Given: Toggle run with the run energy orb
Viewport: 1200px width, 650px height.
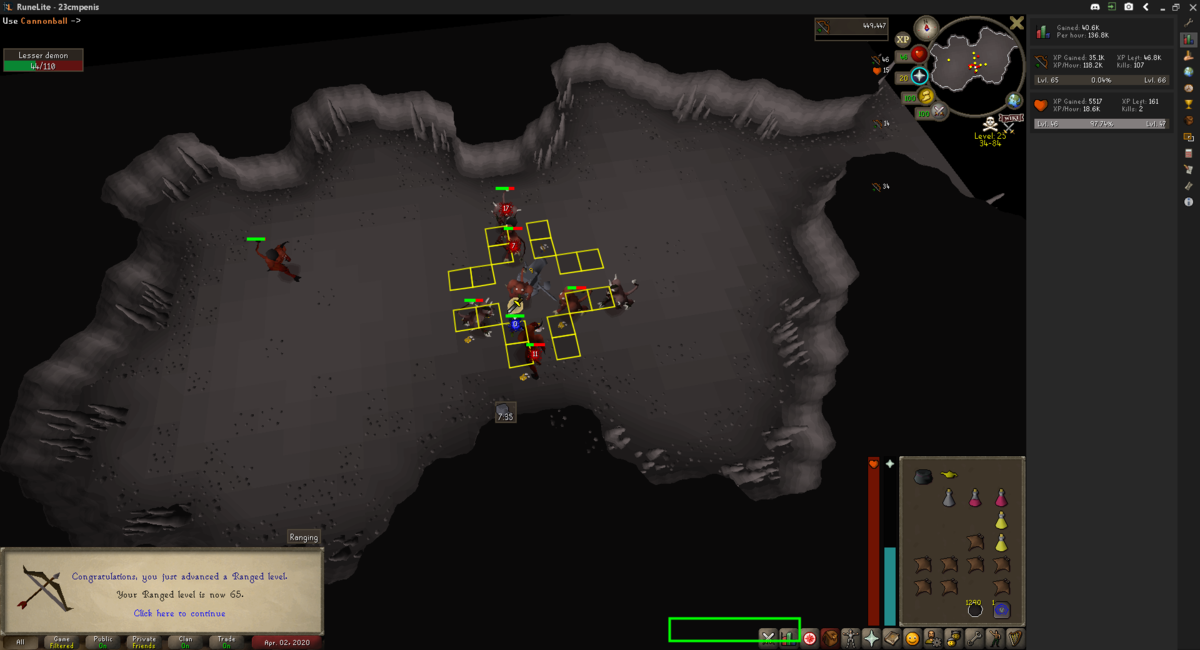Looking at the screenshot, I should (927, 96).
